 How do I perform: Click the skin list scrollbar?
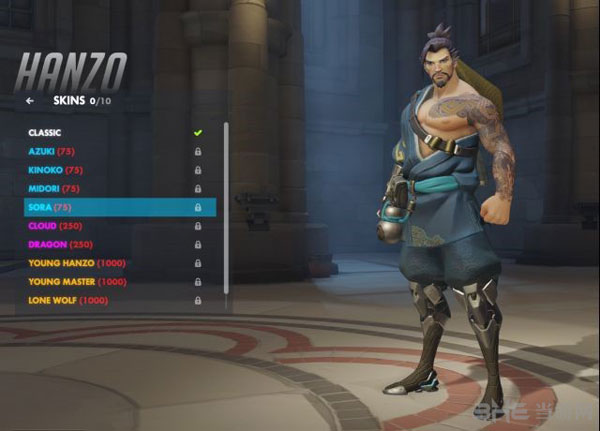[x=226, y=210]
